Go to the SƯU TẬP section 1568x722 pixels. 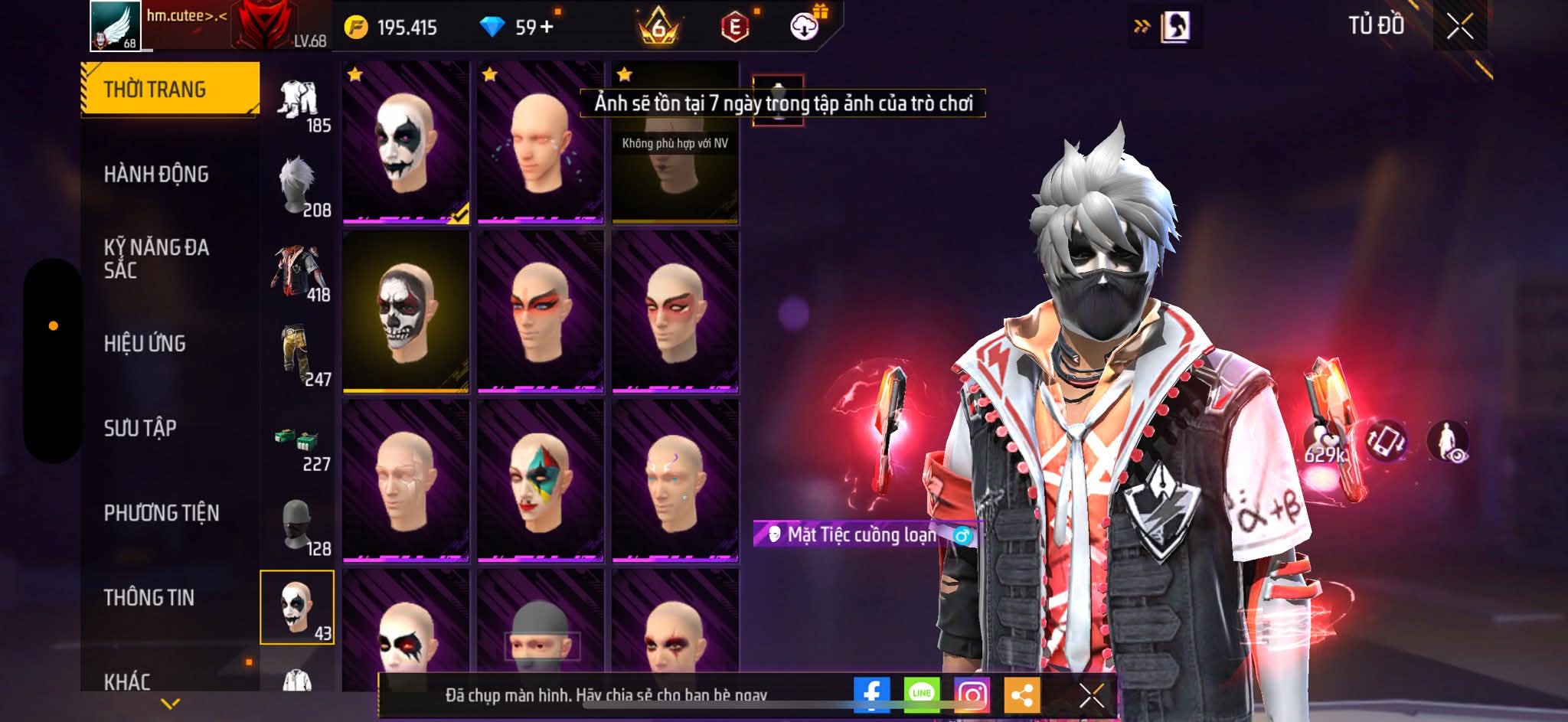point(140,428)
